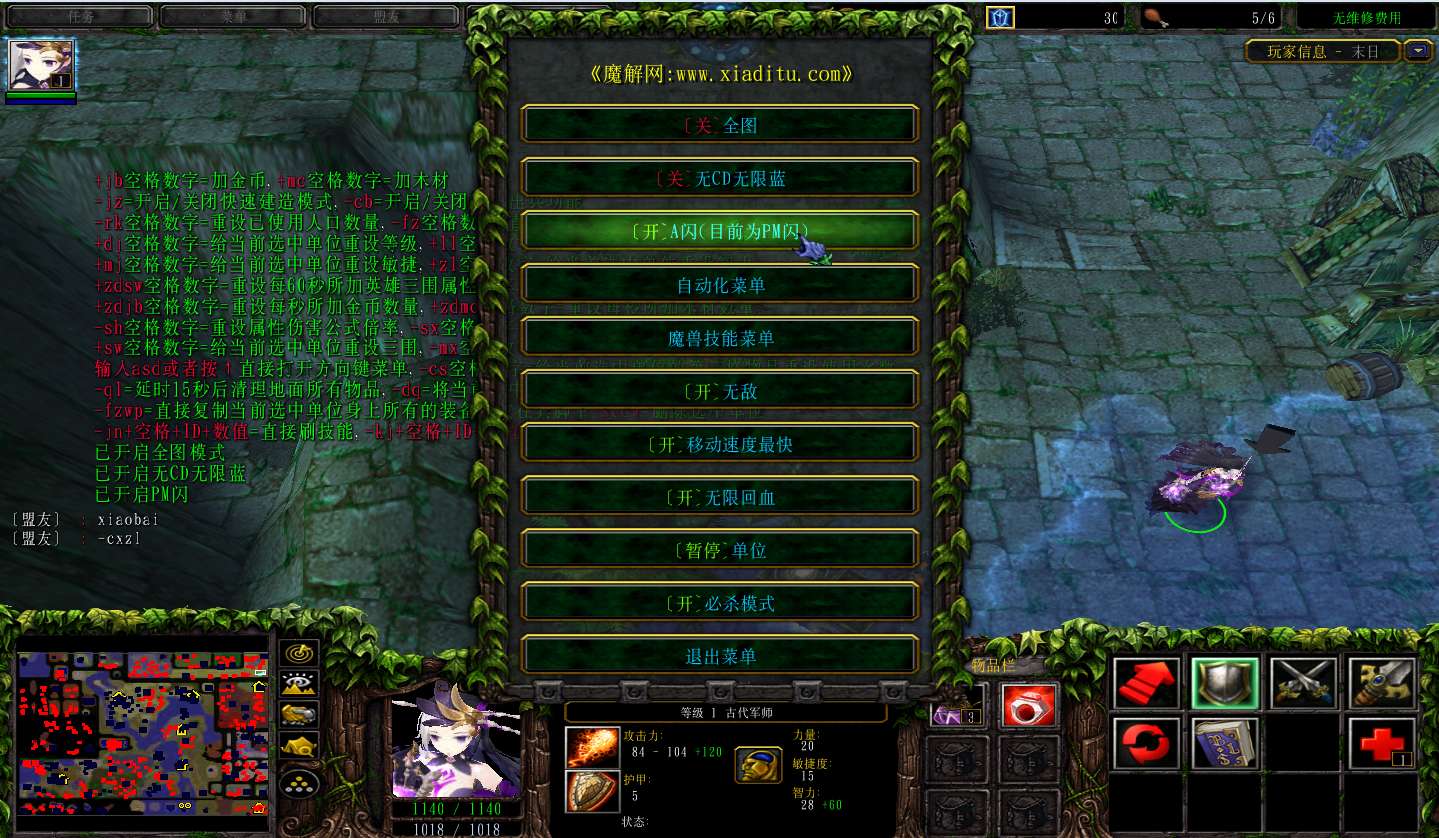This screenshot has width=1439, height=838.
Task: Turn on 无敌 invincibility
Action: click(x=720, y=390)
